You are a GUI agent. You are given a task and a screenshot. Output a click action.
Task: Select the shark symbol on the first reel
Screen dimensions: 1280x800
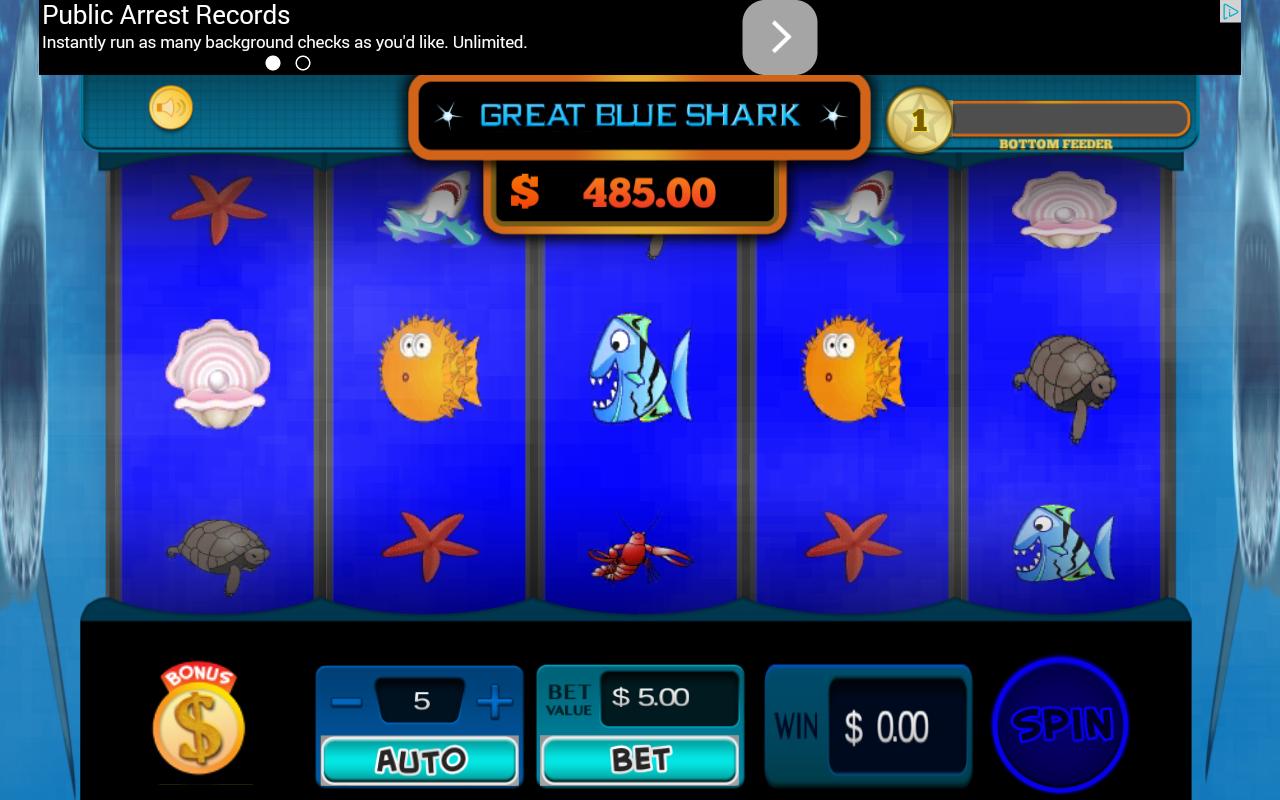click(x=428, y=208)
